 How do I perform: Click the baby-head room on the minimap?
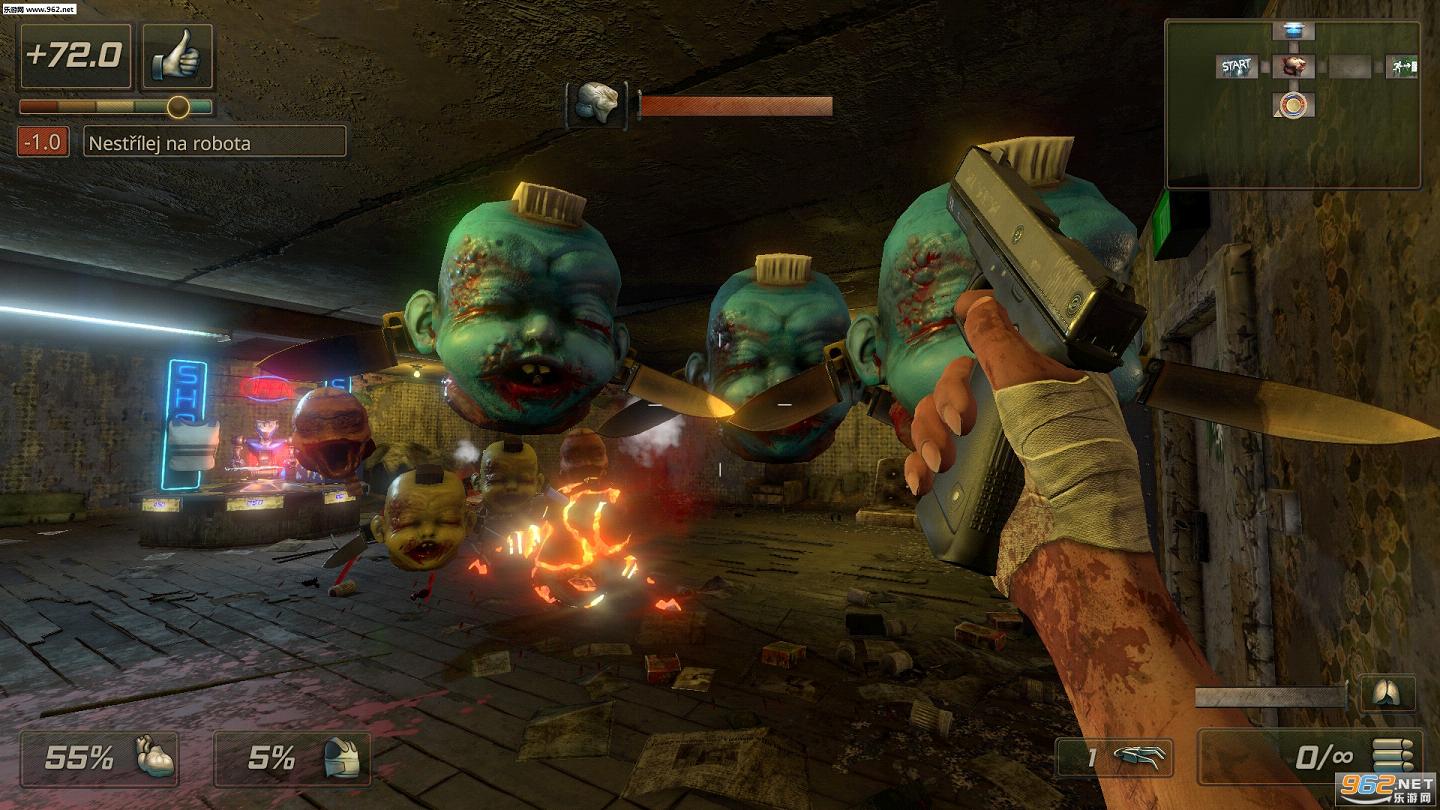pos(1292,67)
